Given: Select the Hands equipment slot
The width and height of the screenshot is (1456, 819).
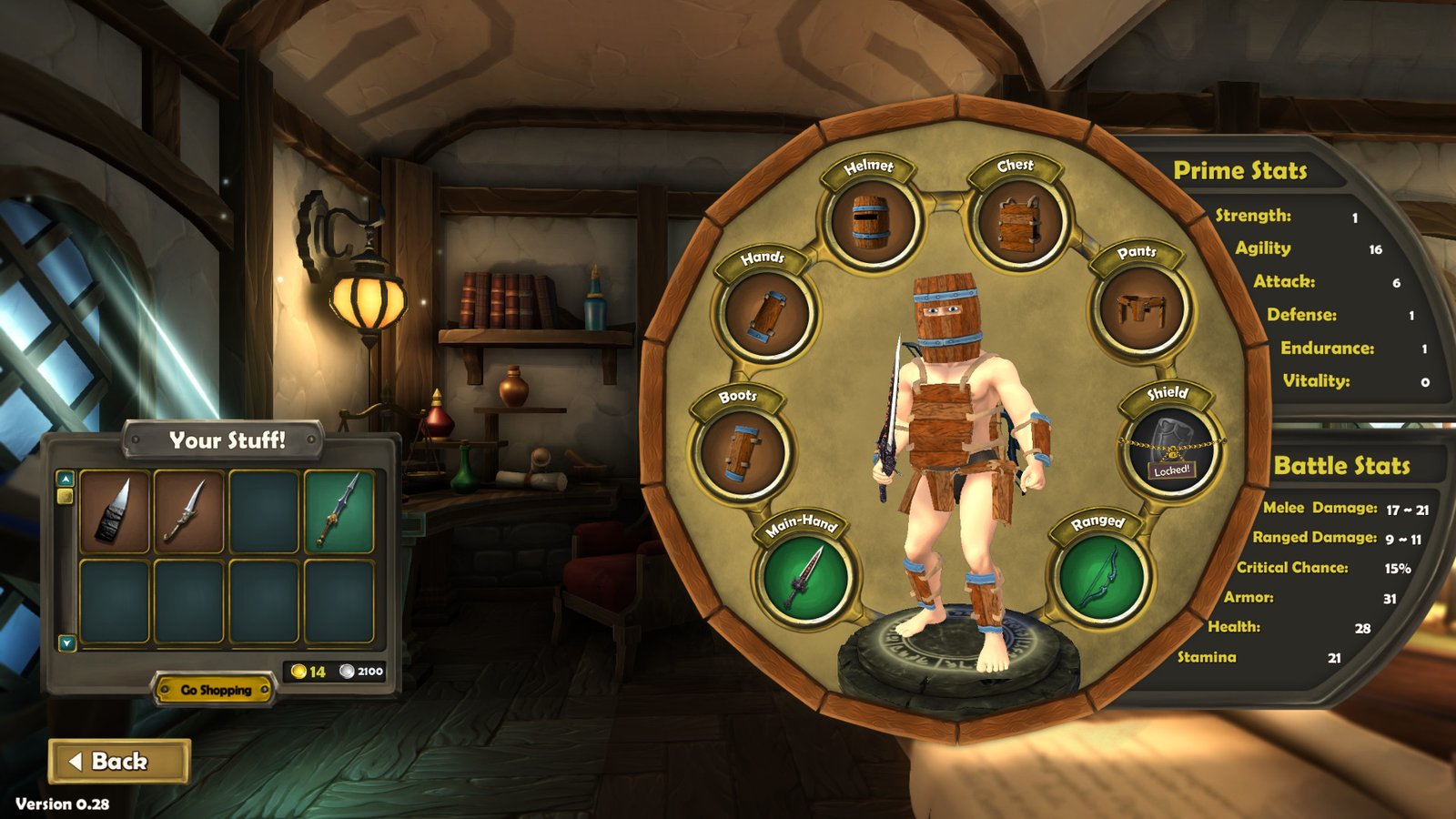Looking at the screenshot, I should pos(766,314).
